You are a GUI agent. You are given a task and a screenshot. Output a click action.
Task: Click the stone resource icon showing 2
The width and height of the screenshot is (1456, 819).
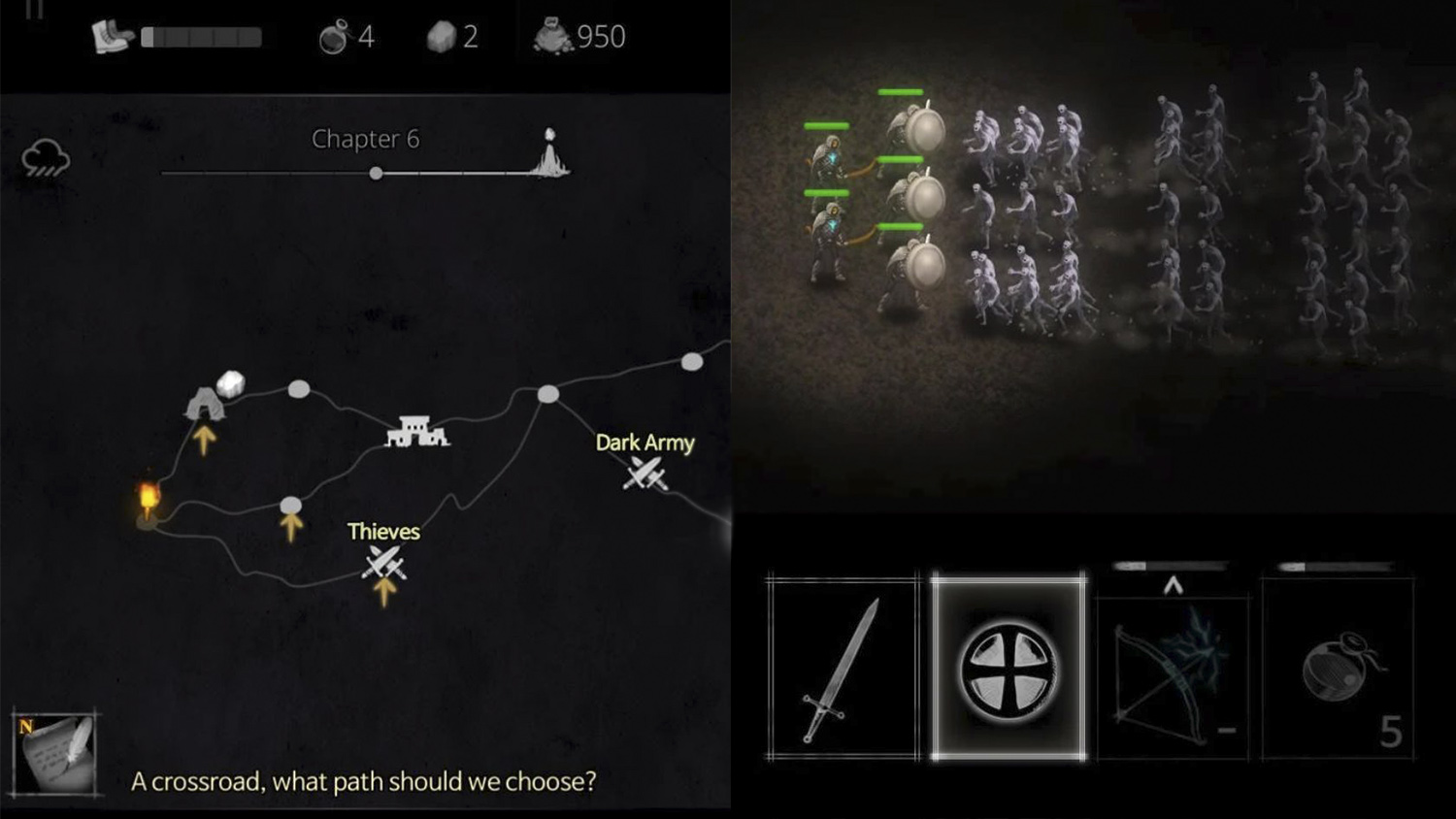(443, 36)
